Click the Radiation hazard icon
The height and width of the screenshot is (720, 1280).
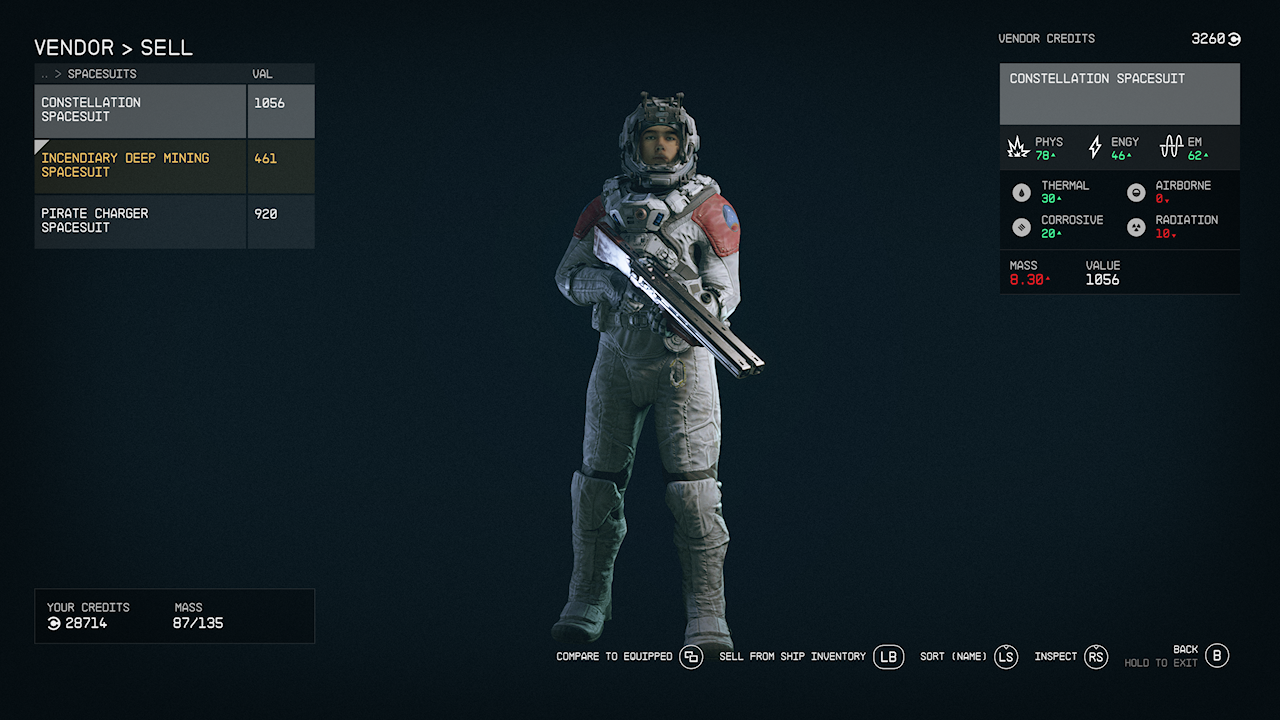[1136, 227]
